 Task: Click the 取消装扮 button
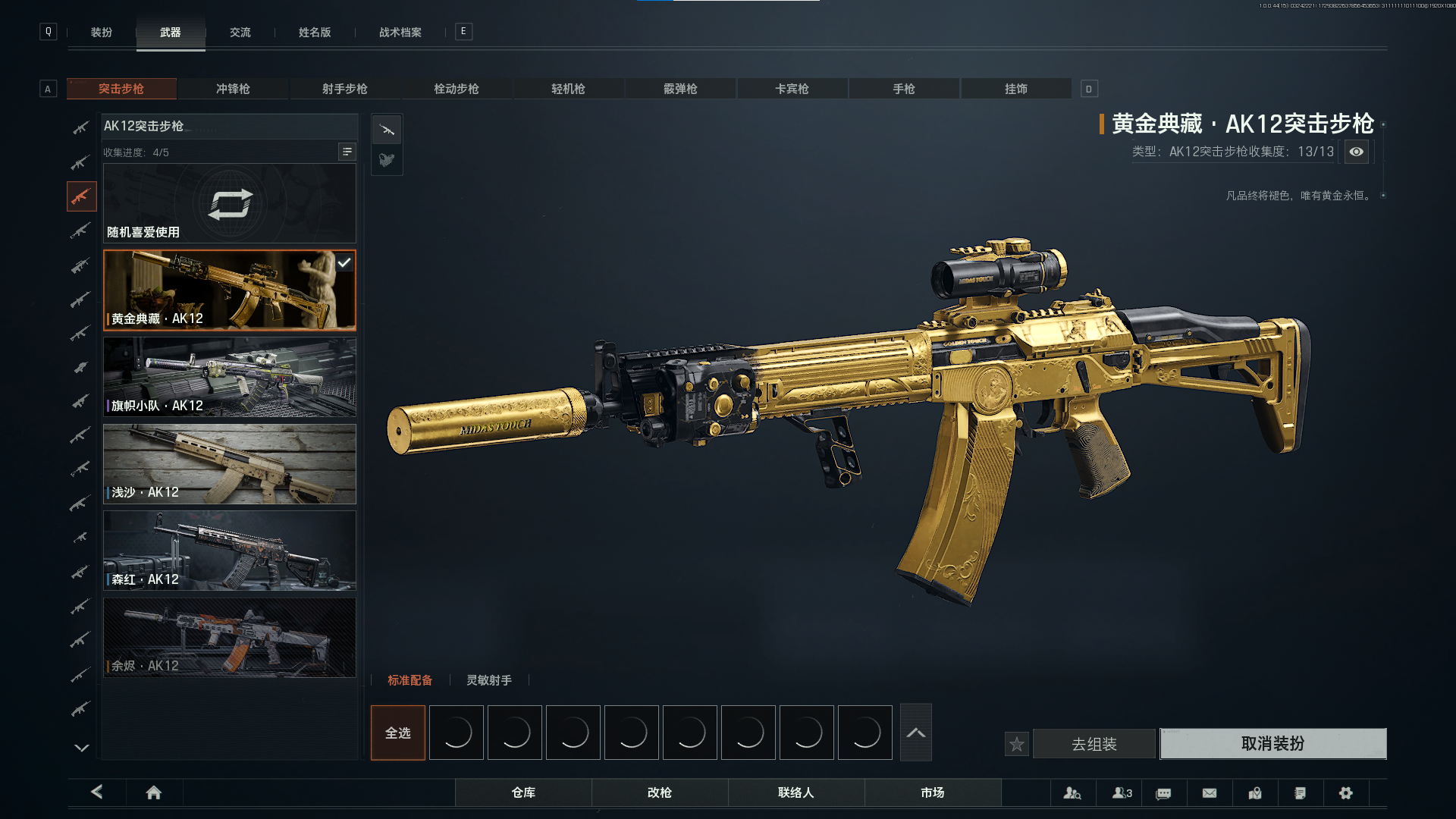coord(1272,744)
